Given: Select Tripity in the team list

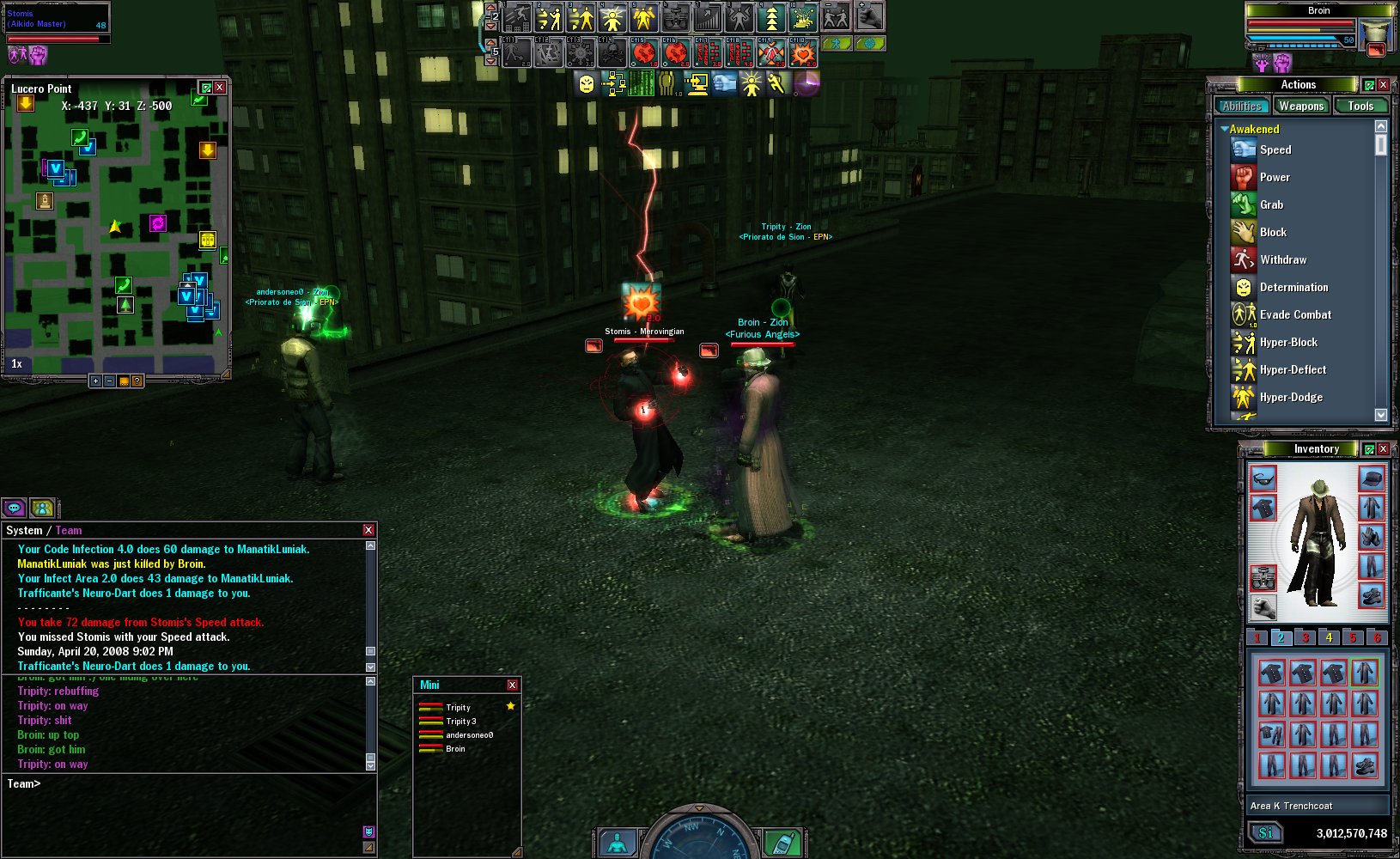Looking at the screenshot, I should tap(458, 708).
